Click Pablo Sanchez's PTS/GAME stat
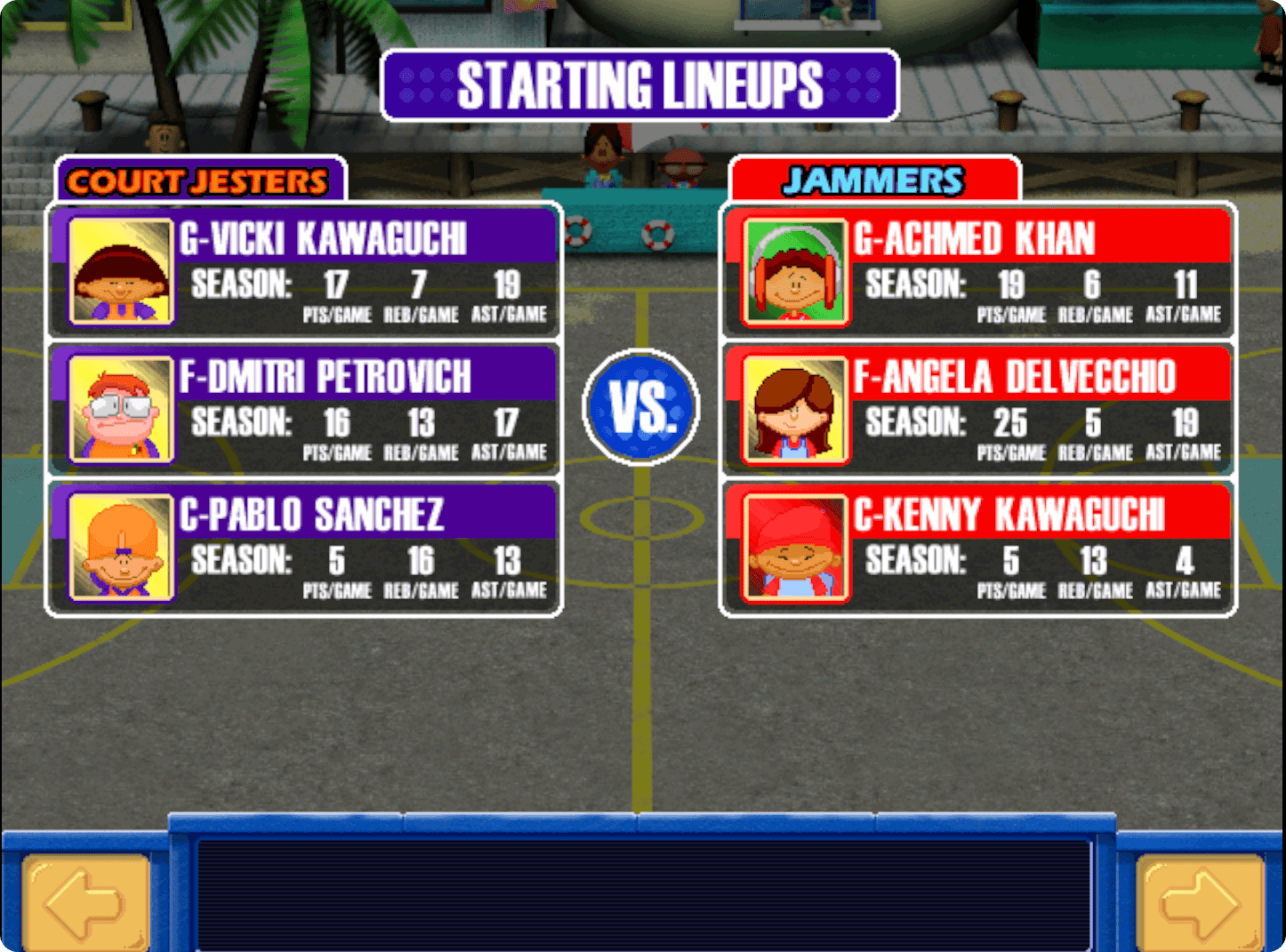The height and width of the screenshot is (952, 1286). [x=336, y=567]
